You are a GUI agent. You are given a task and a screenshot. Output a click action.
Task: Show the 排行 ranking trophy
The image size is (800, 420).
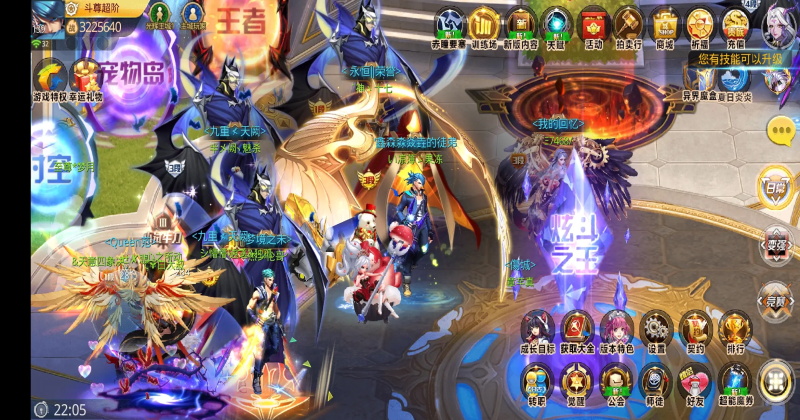[x=735, y=329]
